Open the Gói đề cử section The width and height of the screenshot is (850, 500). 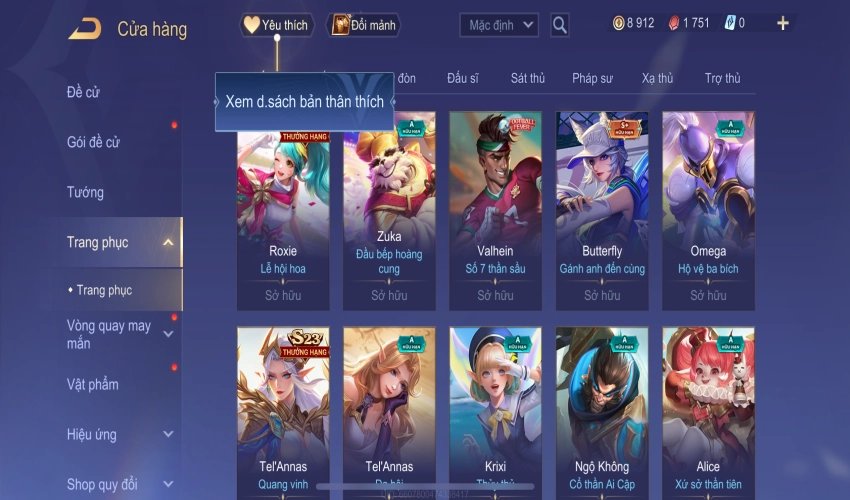tap(93, 142)
